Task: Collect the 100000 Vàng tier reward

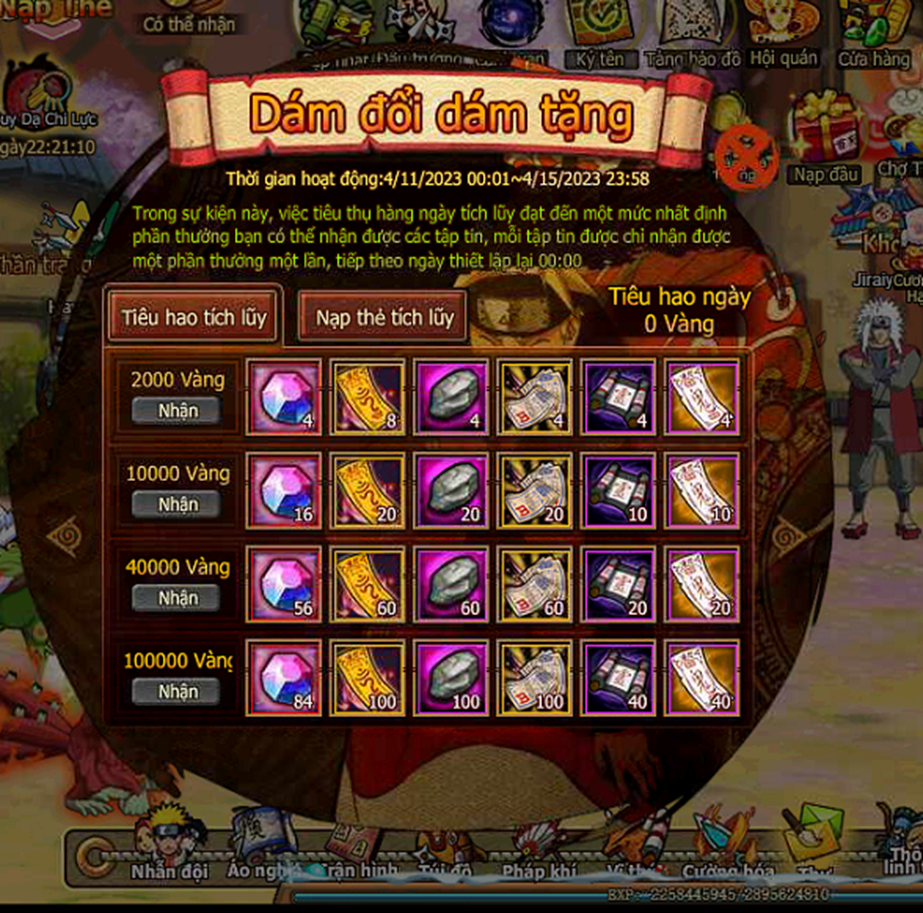Action: pyautogui.click(x=177, y=691)
